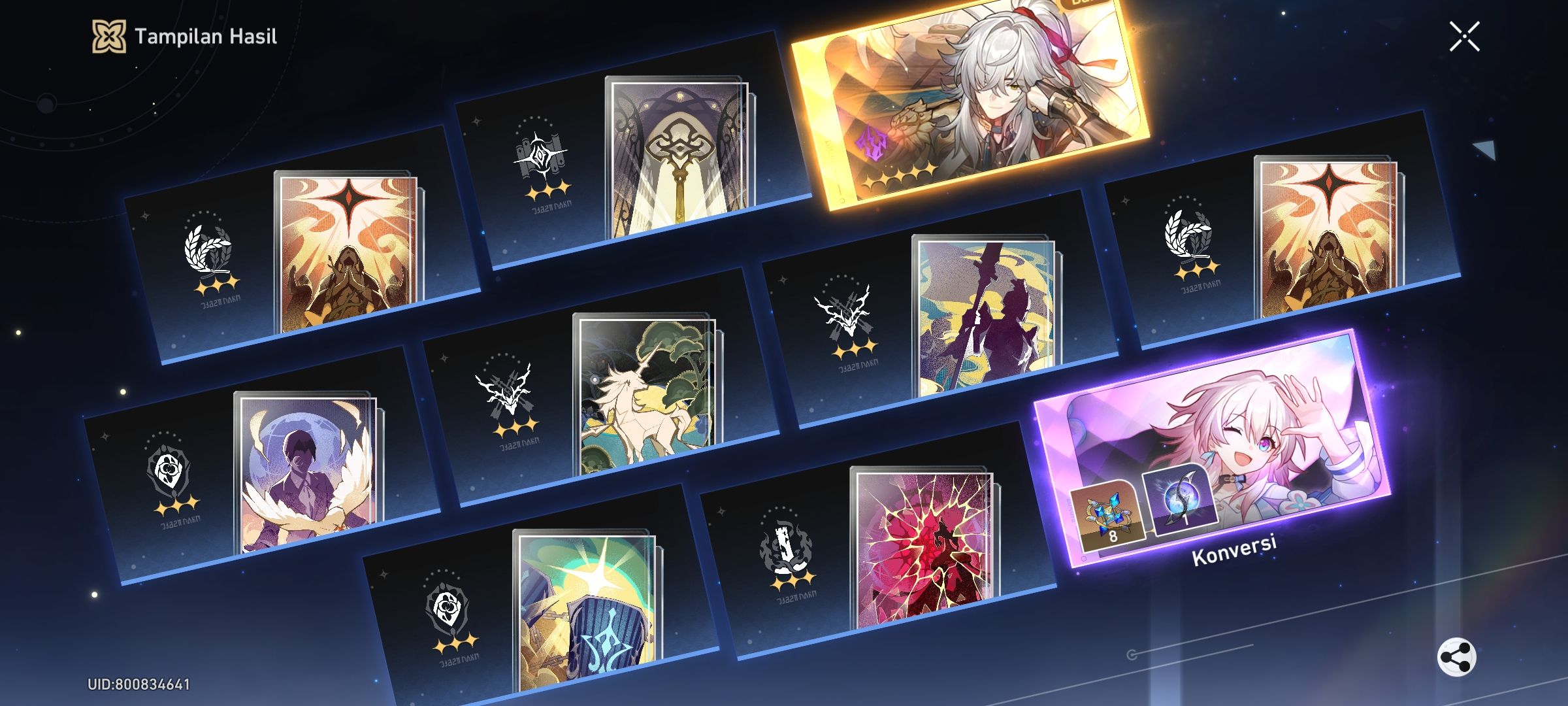Click the Tampilan Hasil flower emblem icon
The height and width of the screenshot is (706, 1568).
[110, 37]
